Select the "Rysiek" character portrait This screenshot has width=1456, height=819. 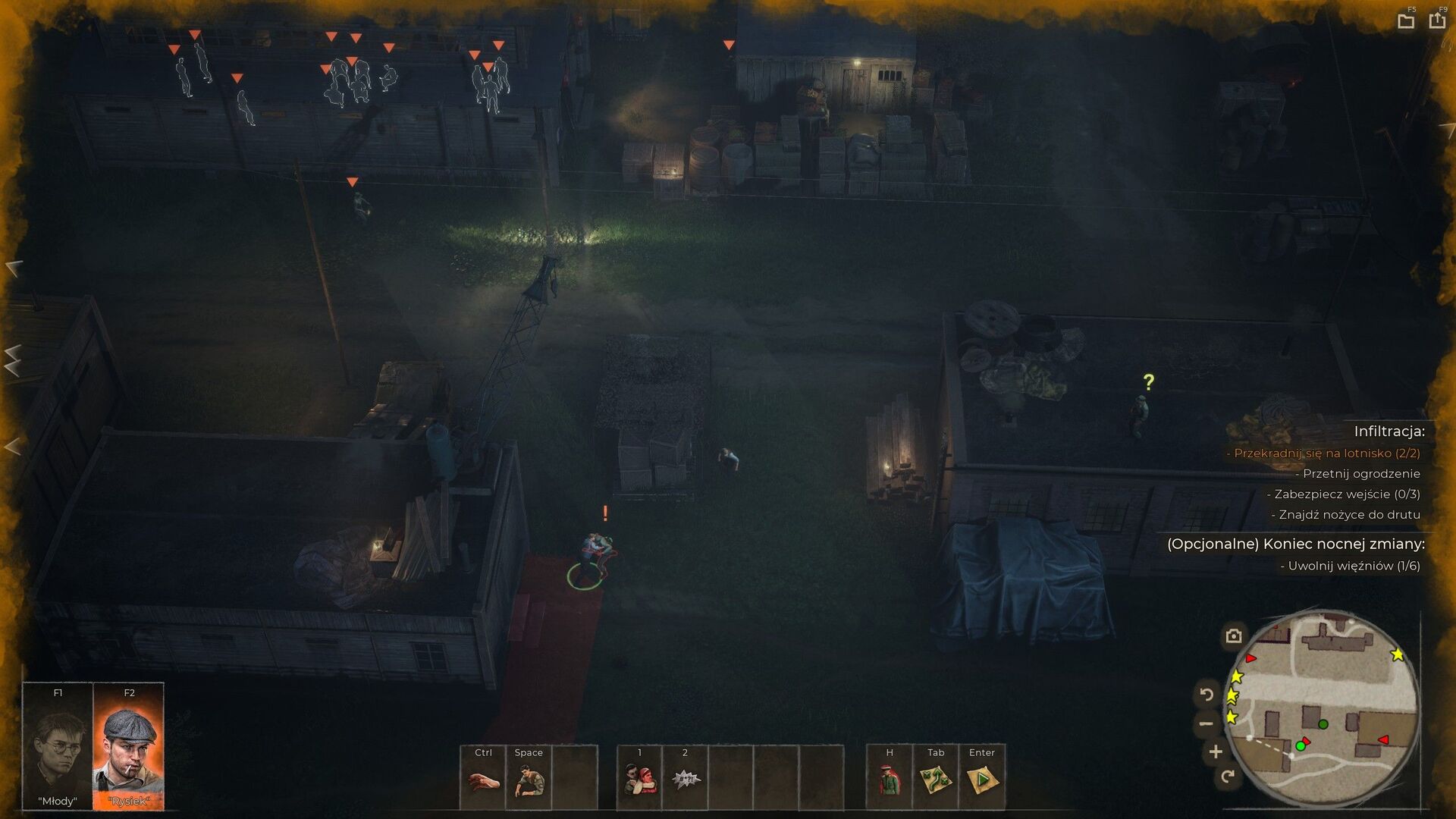click(x=128, y=747)
